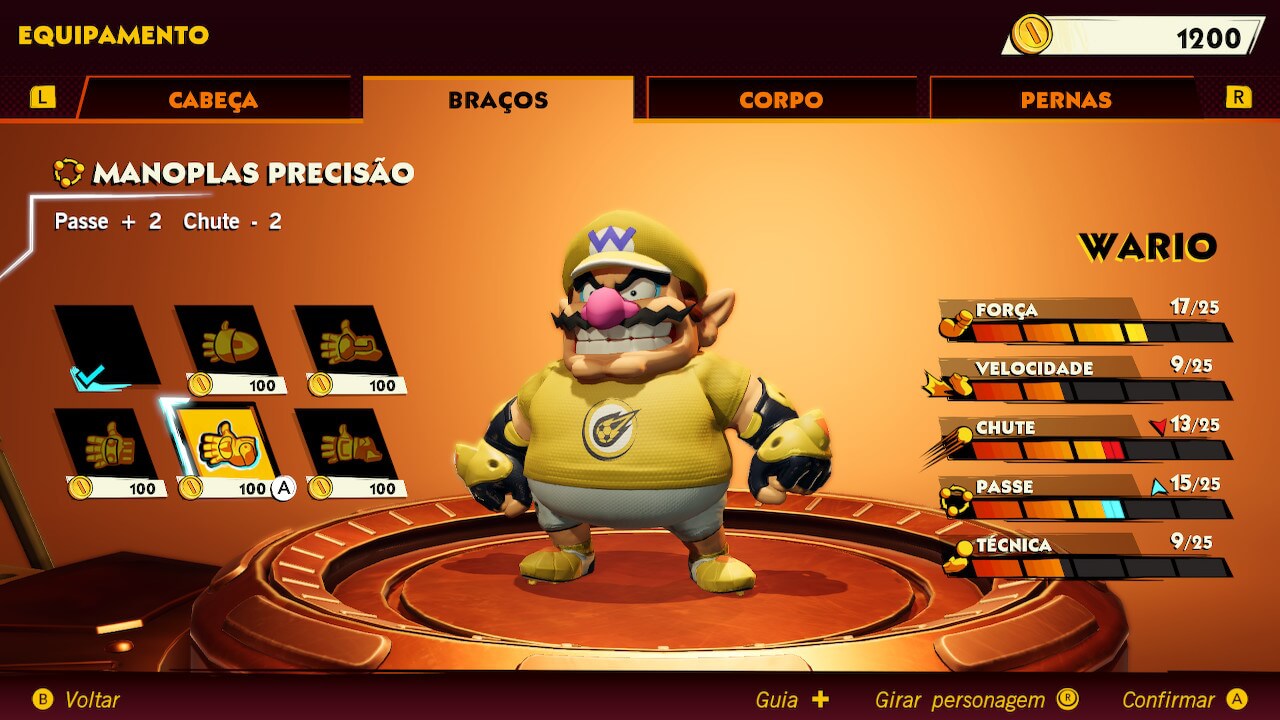Pick the rounded dome-shaped gauntlet slot
This screenshot has width=1280, height=720.
tap(227, 343)
